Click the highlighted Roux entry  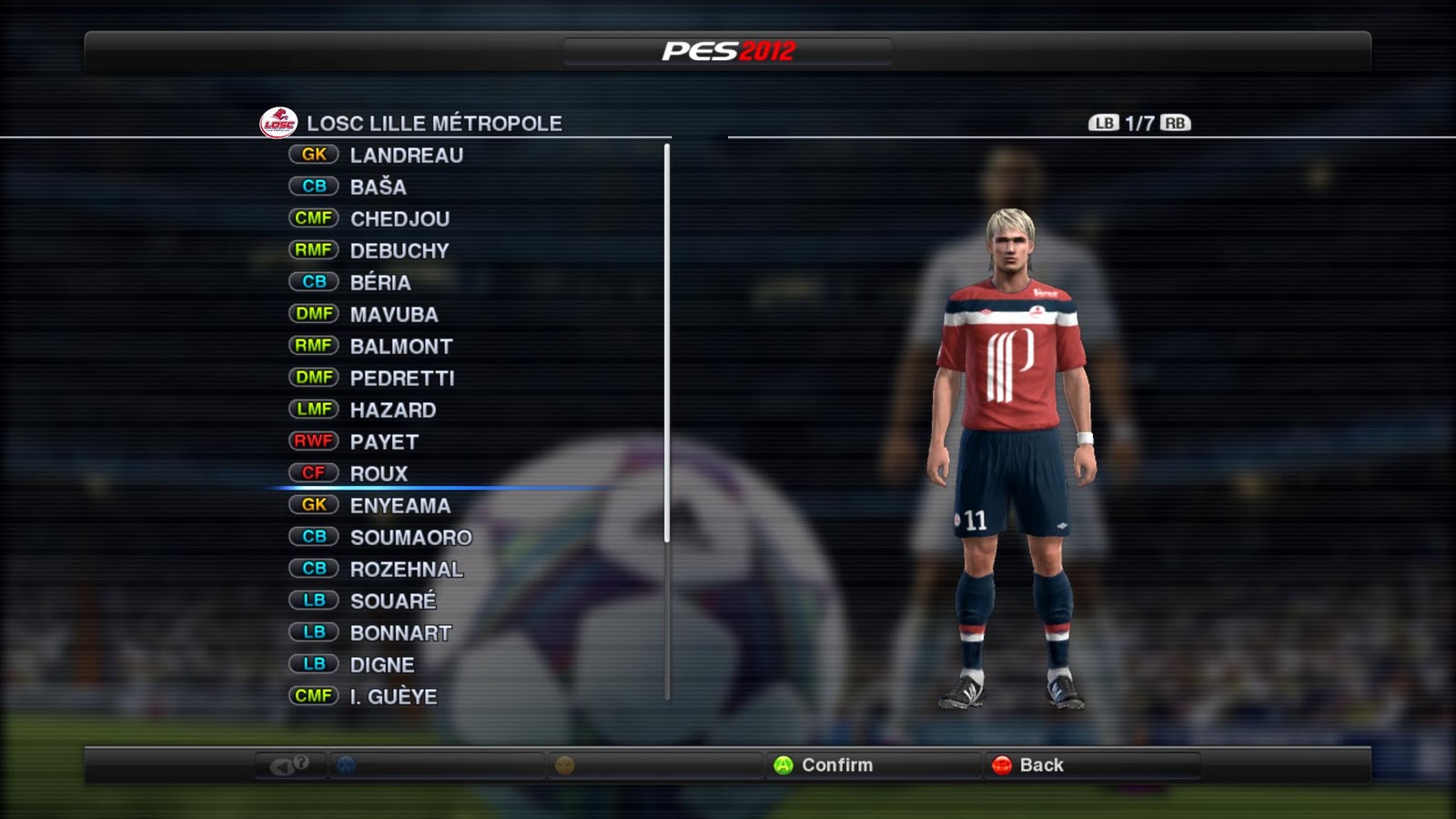378,473
